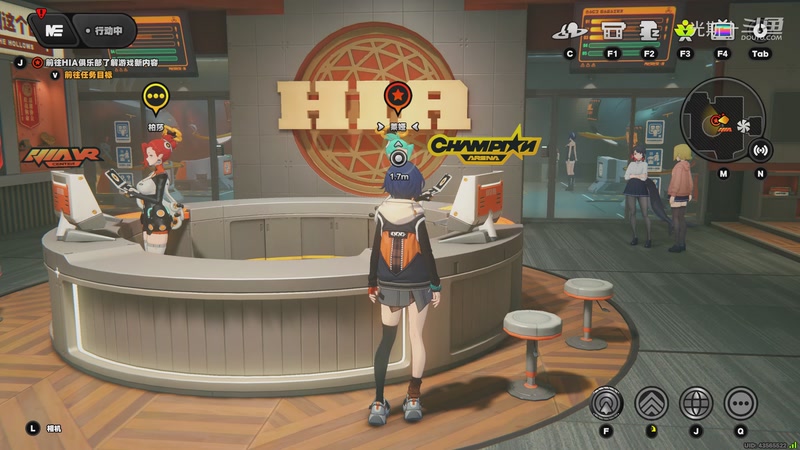The image size is (800, 450).
Task: Click the signal broadcast icon beside minimap
Action: pos(760,151)
